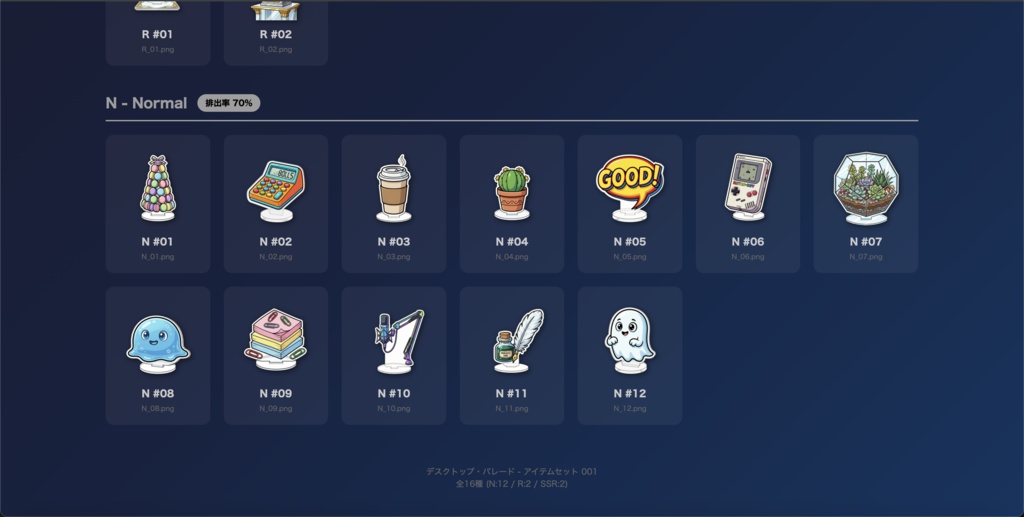Image resolution: width=1024 pixels, height=517 pixels.
Task: Pick the N #05 GOOD! speech bubble item
Action: tap(630, 203)
